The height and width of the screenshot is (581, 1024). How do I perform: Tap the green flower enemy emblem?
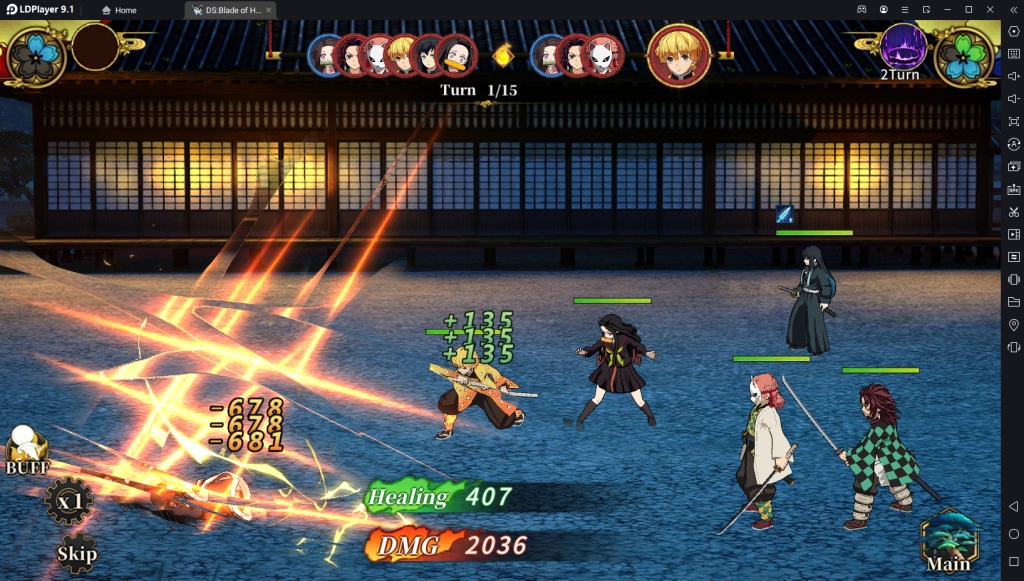[x=965, y=56]
